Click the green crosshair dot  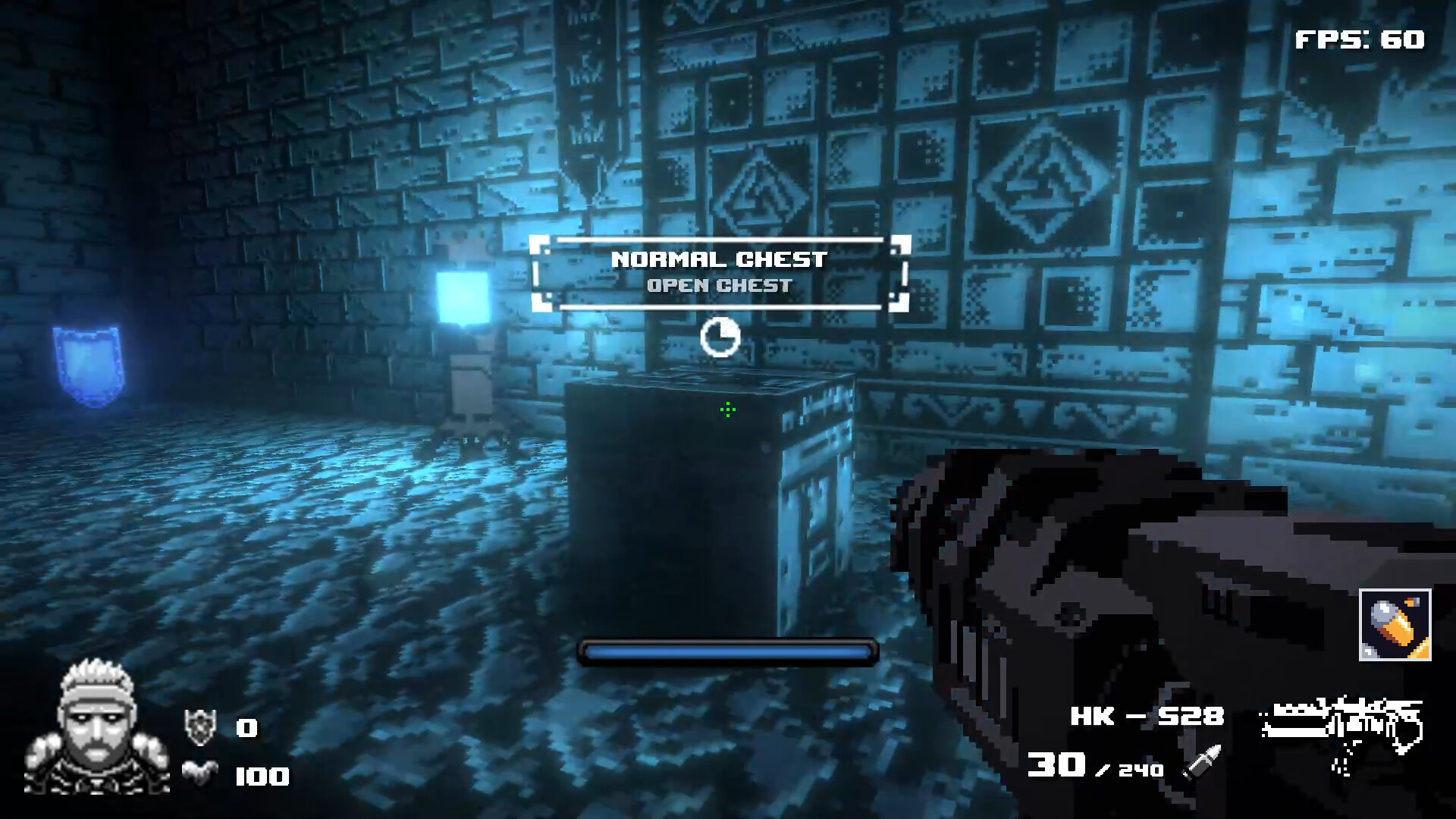pos(726,409)
